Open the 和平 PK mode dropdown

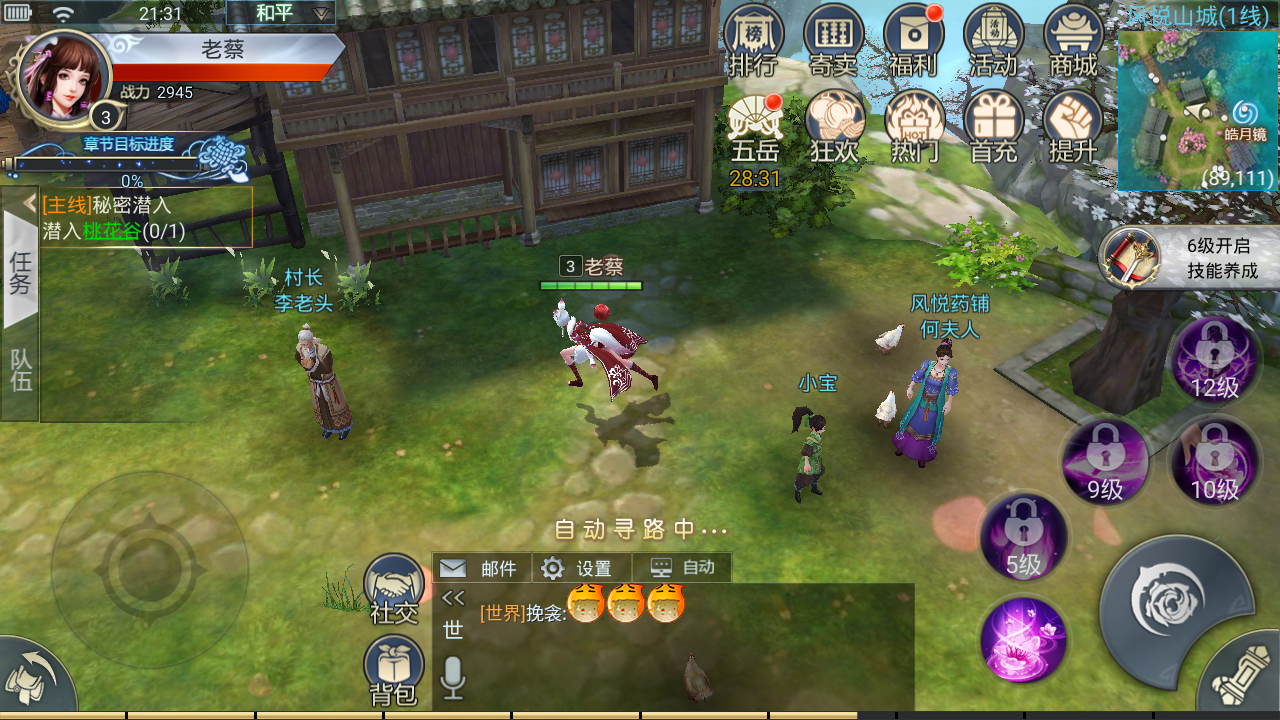[x=280, y=13]
